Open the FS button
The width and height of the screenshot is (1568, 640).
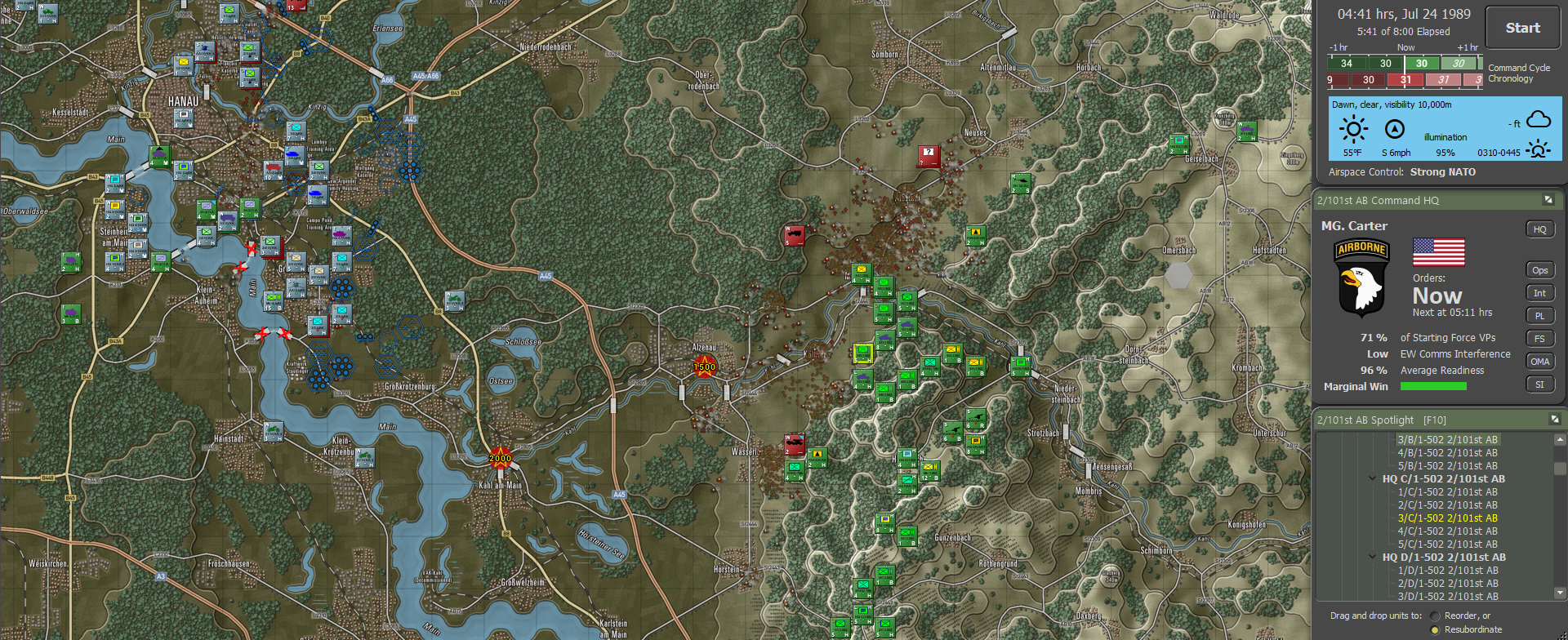coord(1539,339)
